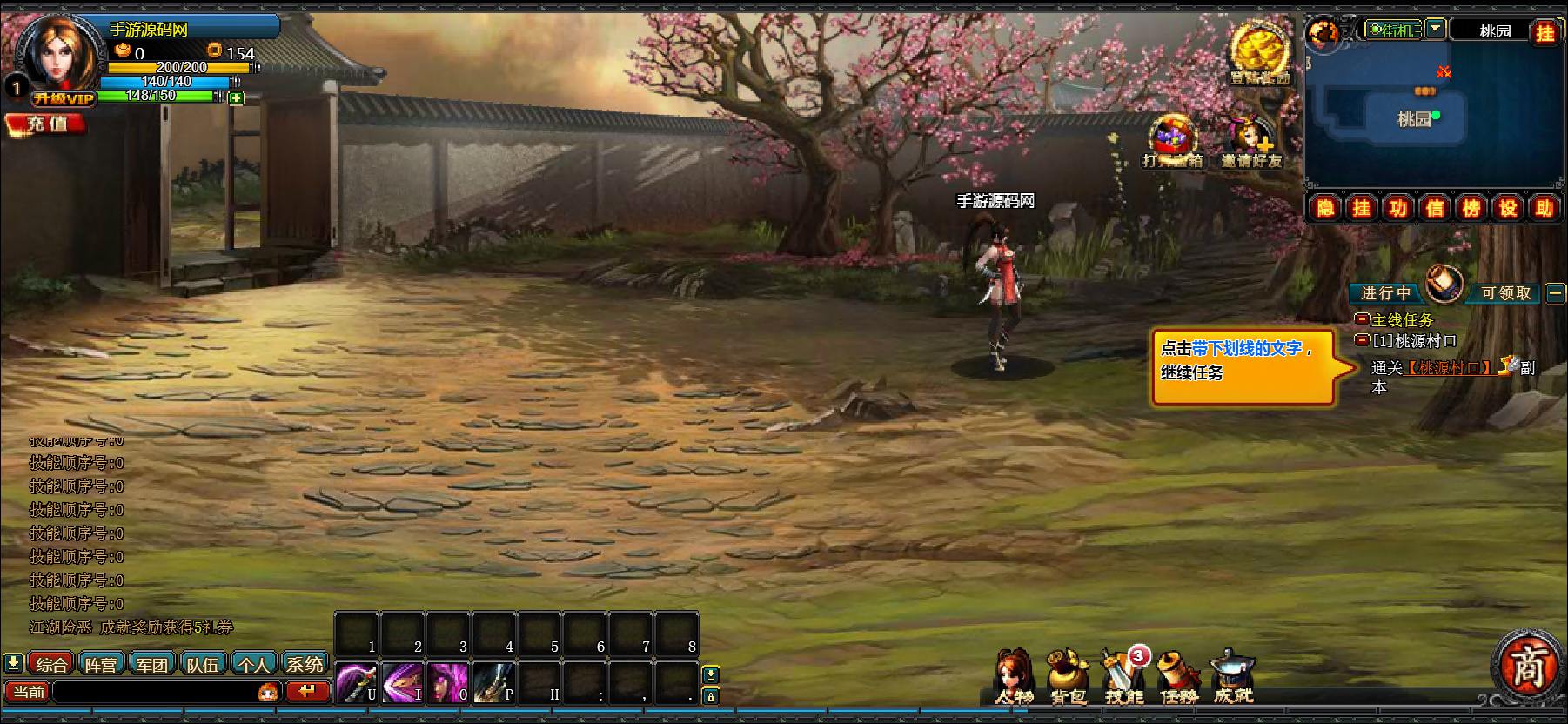The image size is (1568, 724).
Task: Activate the skill bound to U
Action: [x=357, y=683]
